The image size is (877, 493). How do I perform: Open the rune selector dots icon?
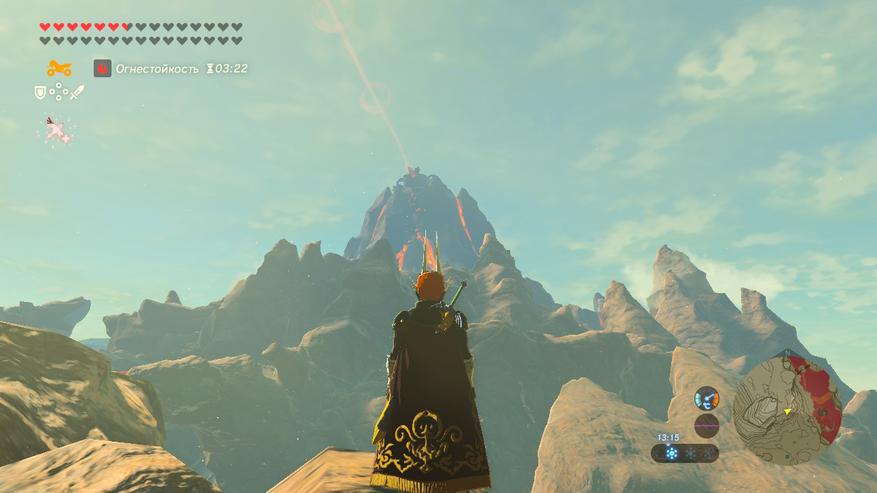58,92
